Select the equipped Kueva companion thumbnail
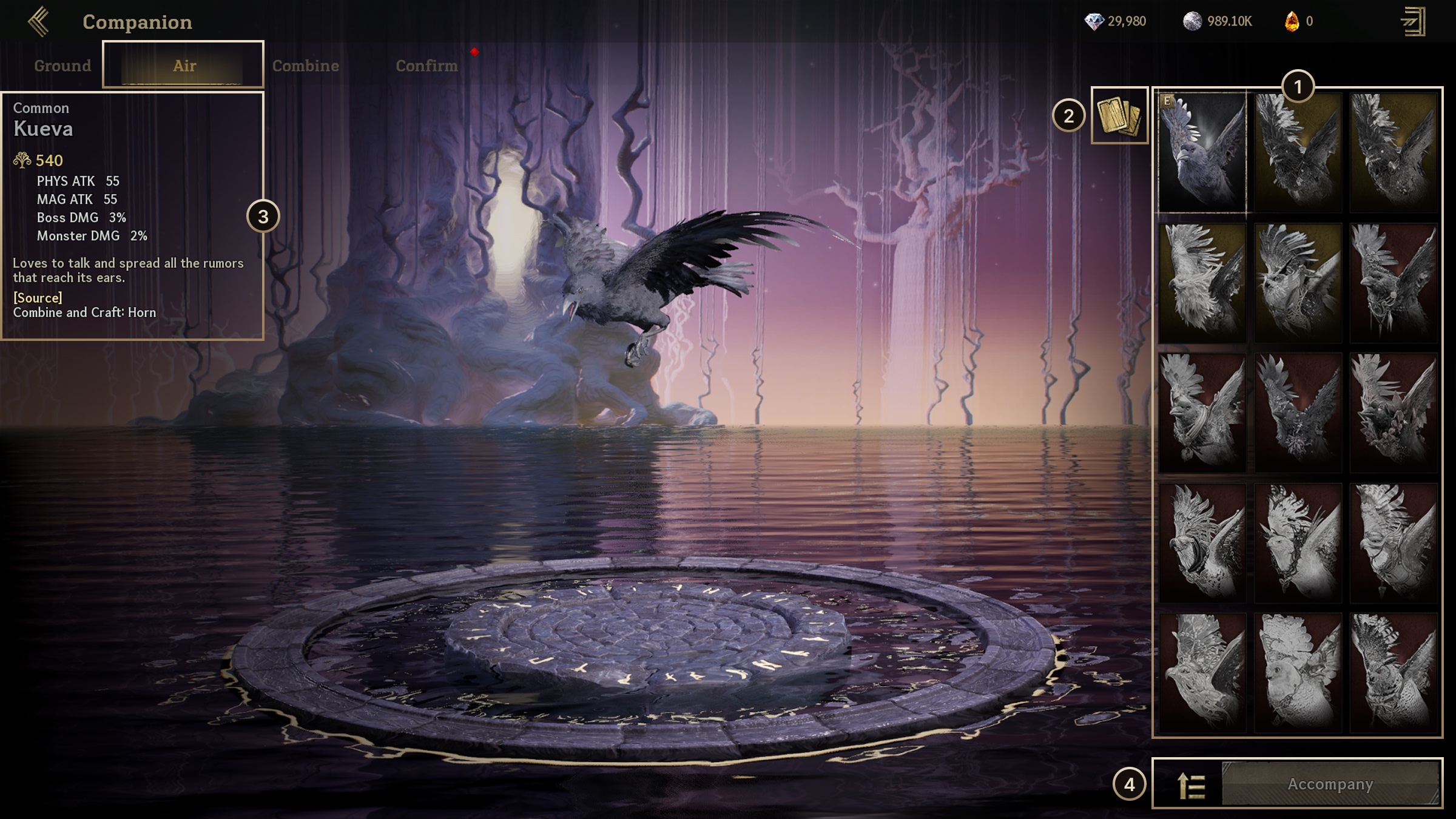 (x=1202, y=152)
